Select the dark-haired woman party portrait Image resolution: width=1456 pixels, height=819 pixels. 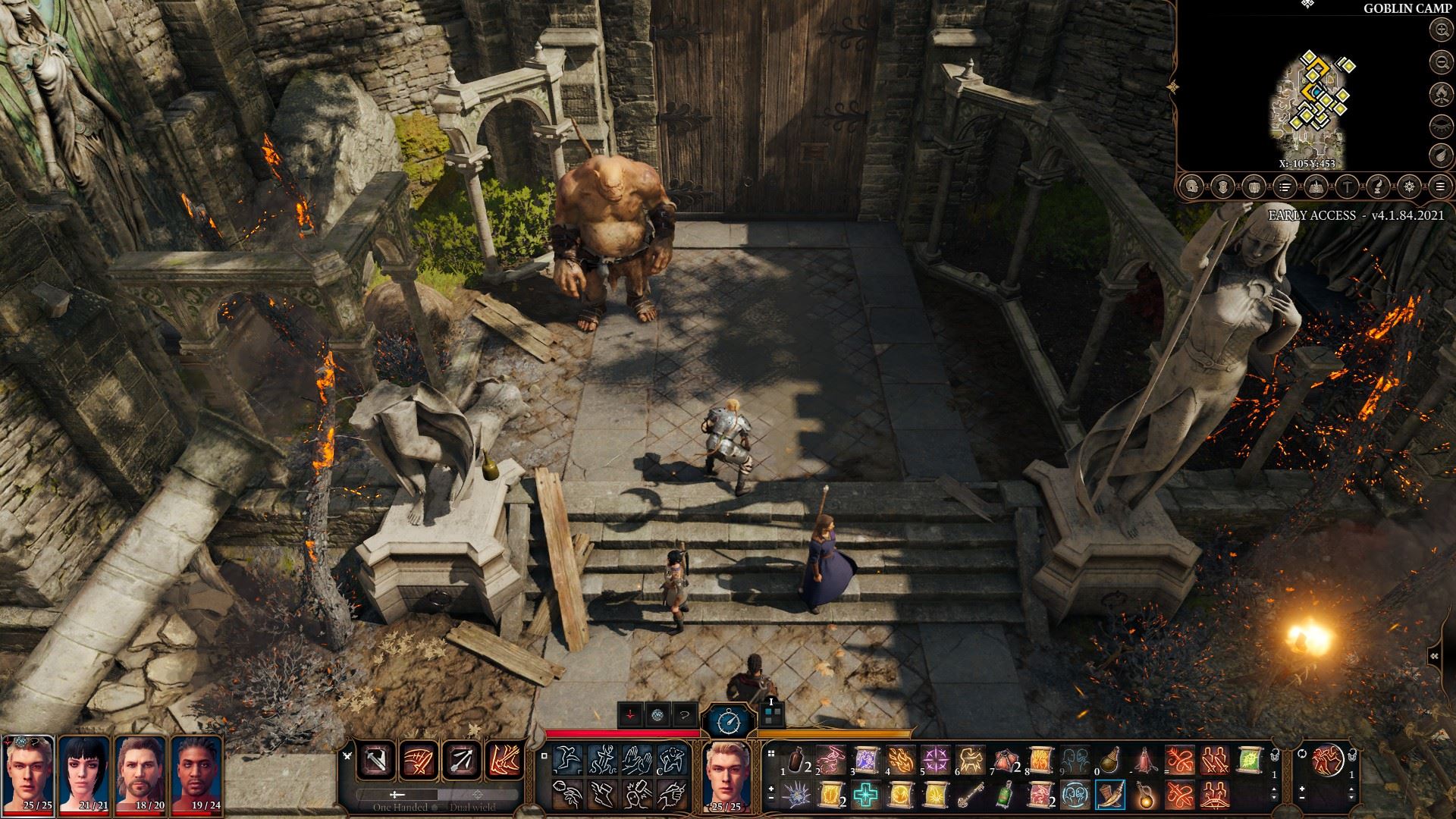(x=85, y=773)
